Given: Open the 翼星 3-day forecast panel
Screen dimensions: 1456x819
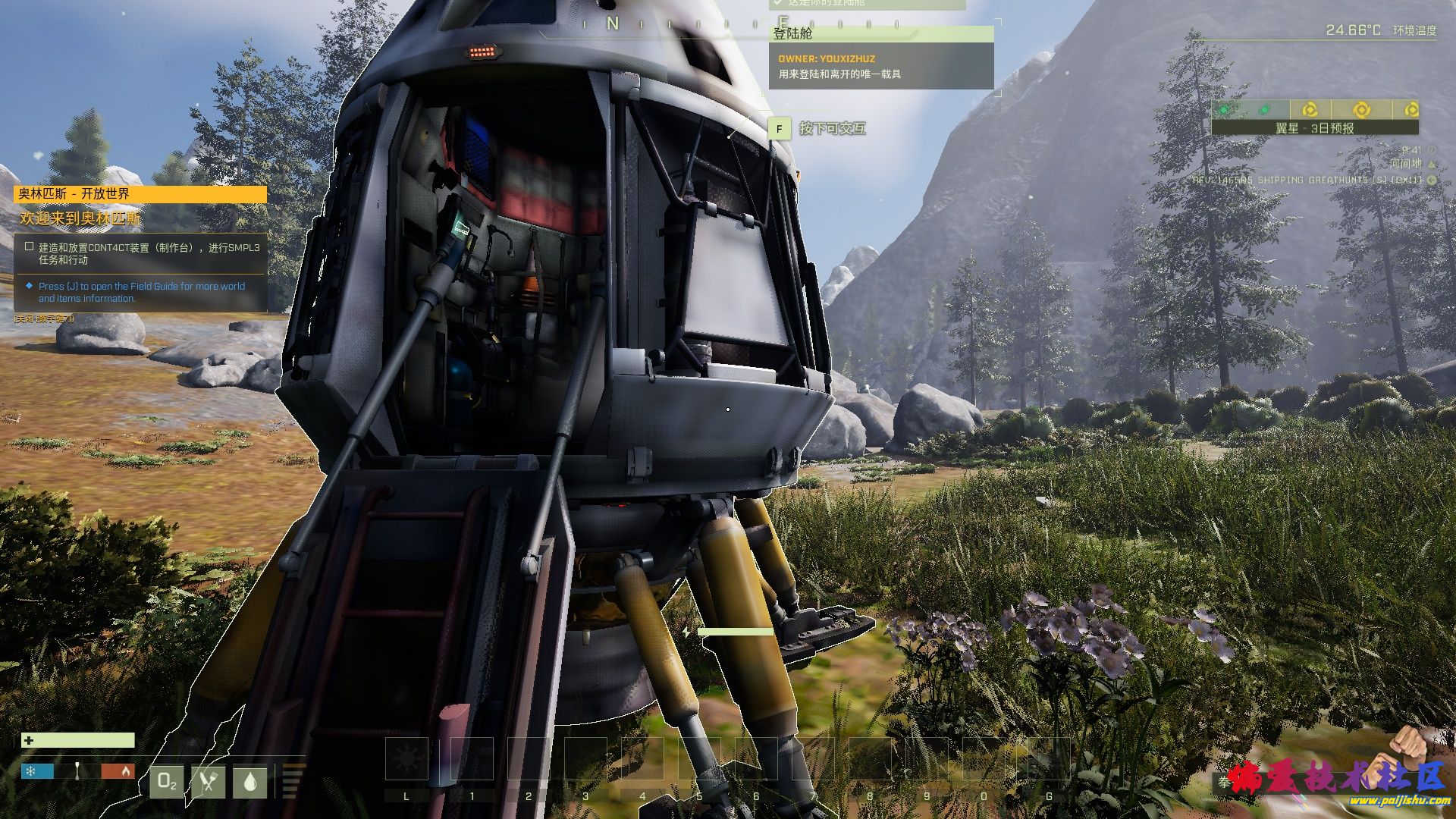Looking at the screenshot, I should pos(1314,128).
